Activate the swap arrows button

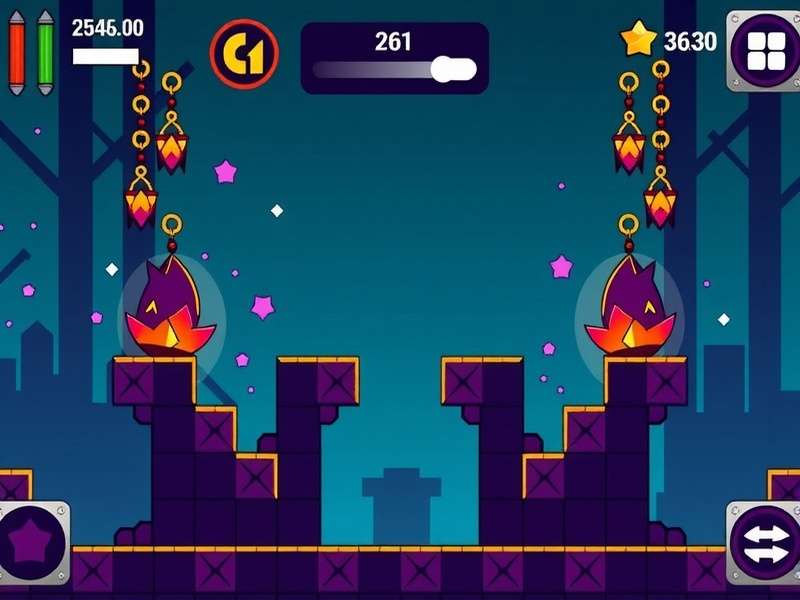(x=764, y=546)
